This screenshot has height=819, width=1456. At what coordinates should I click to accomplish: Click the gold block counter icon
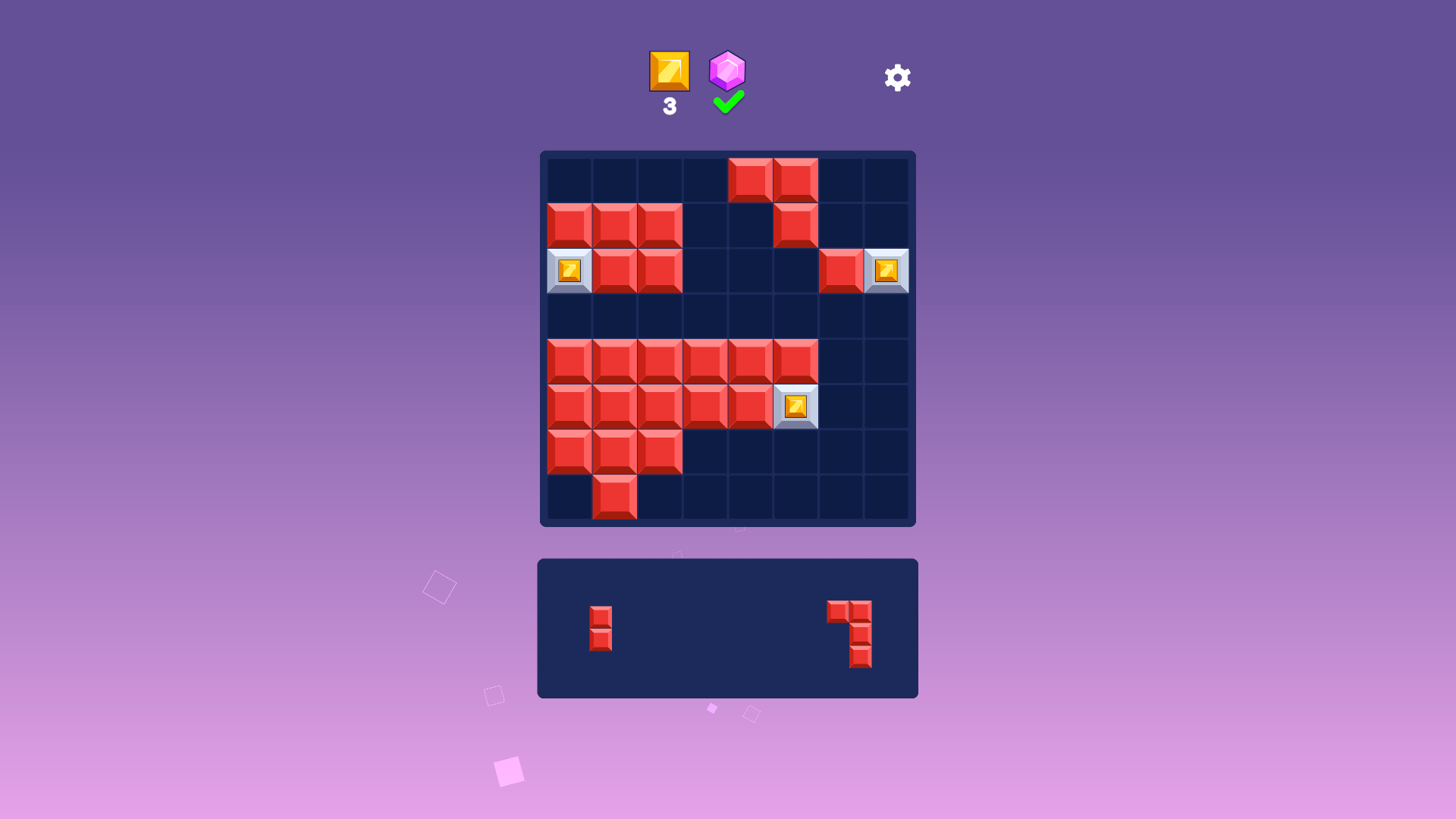coord(669,72)
